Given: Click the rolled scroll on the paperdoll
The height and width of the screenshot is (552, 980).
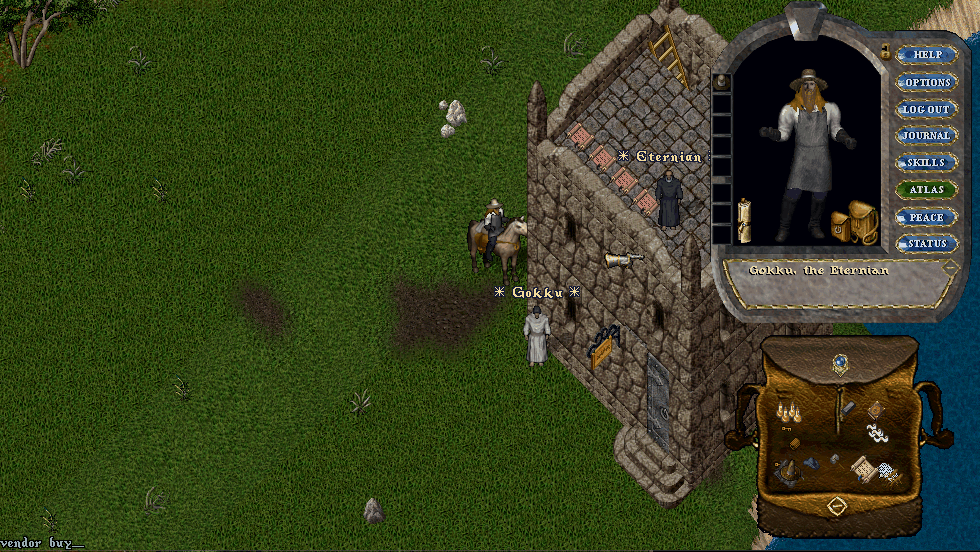Looking at the screenshot, I should (744, 219).
